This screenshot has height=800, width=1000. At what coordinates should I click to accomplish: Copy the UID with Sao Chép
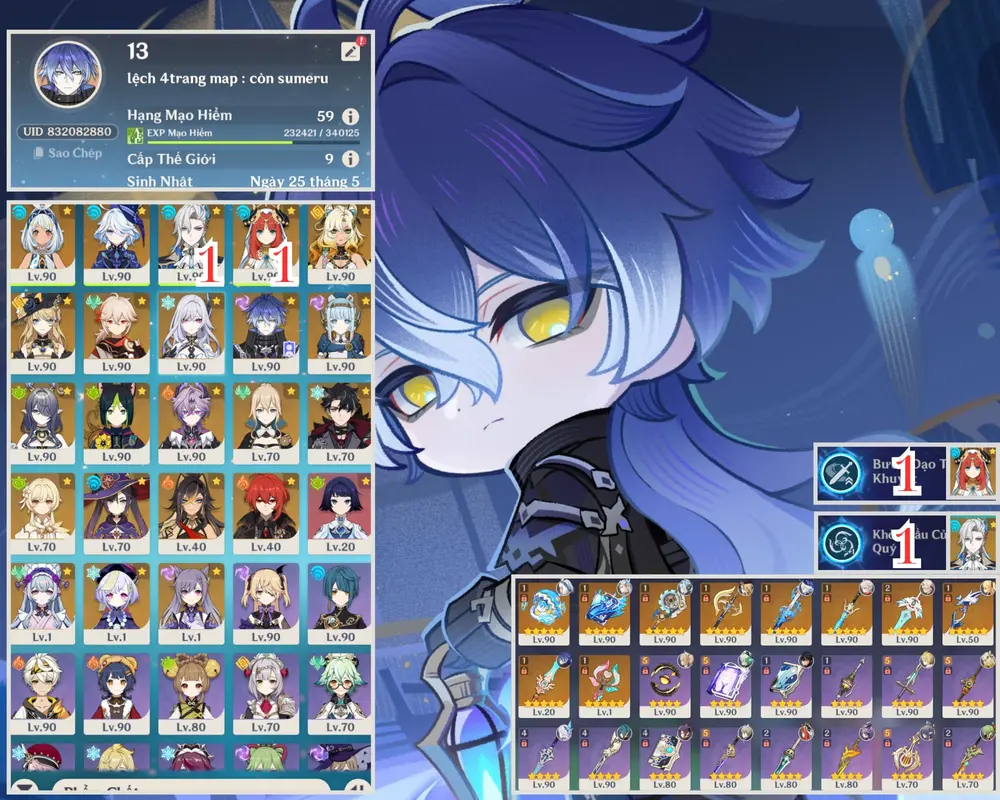[67, 153]
